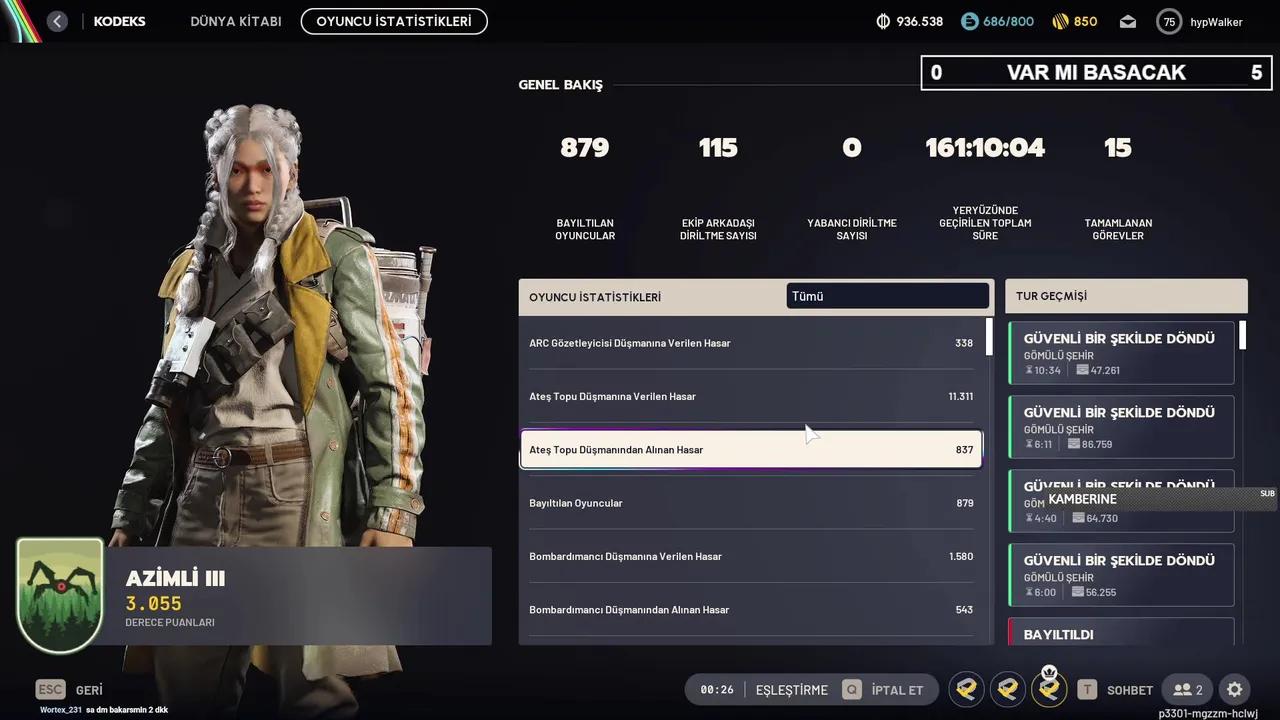
Task: Click the level 75 player badge icon
Action: click(1169, 21)
